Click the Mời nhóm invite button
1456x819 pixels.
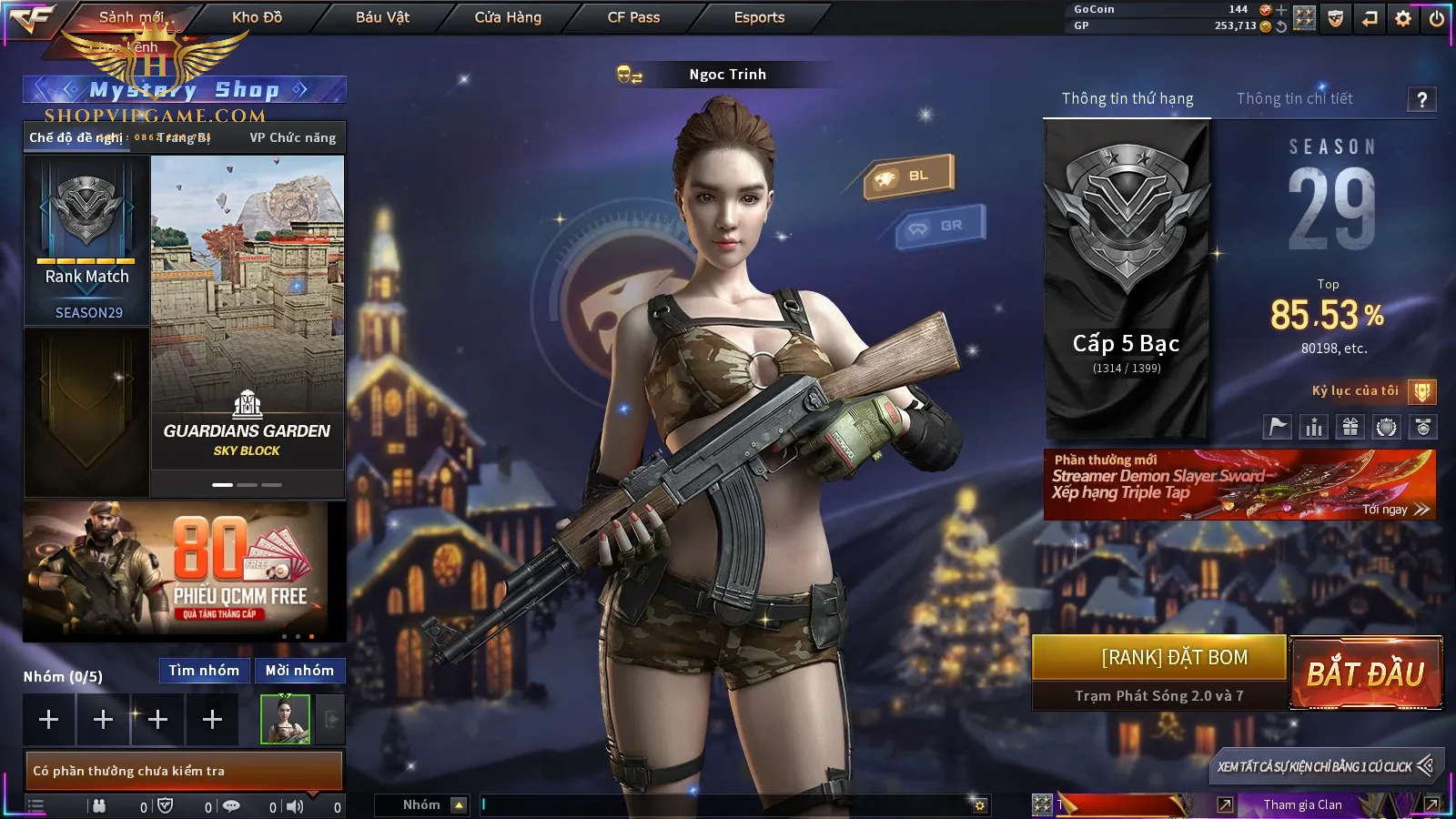[299, 671]
